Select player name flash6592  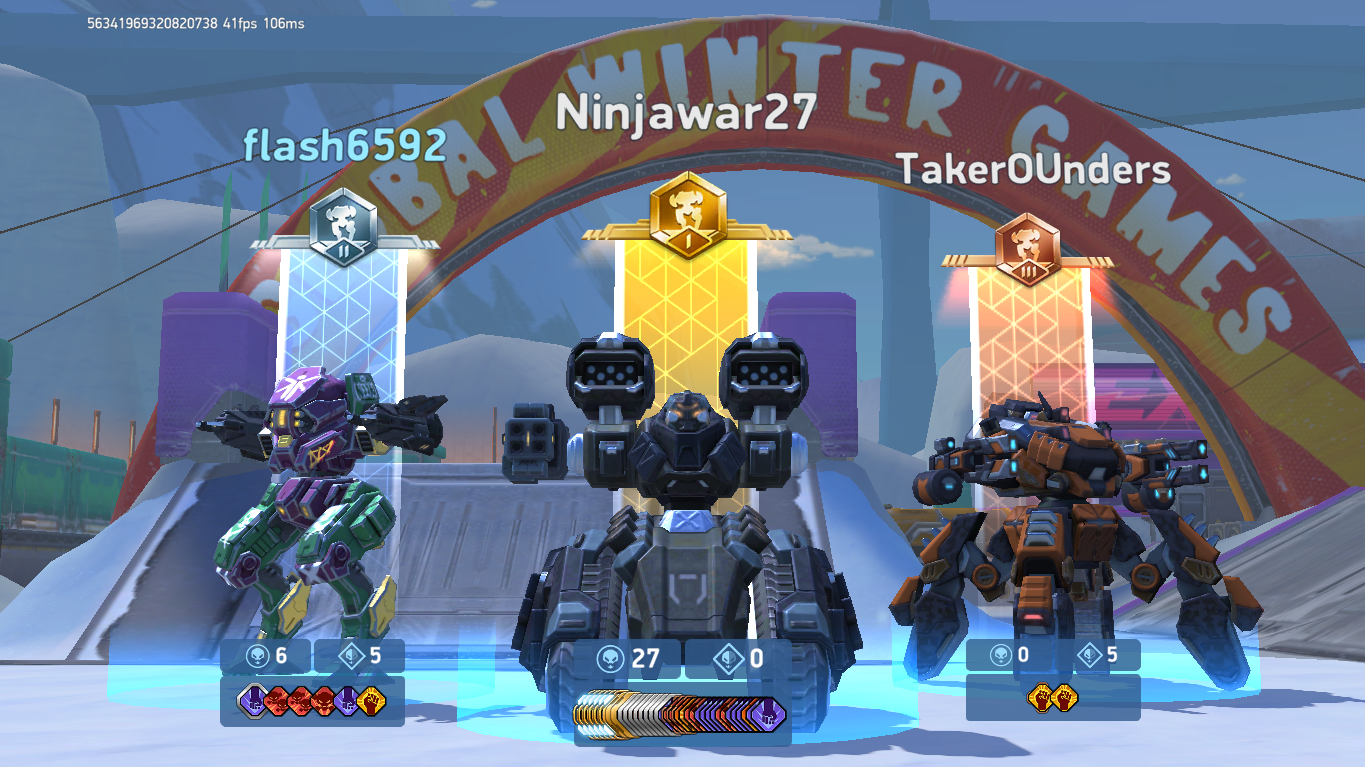coord(345,146)
